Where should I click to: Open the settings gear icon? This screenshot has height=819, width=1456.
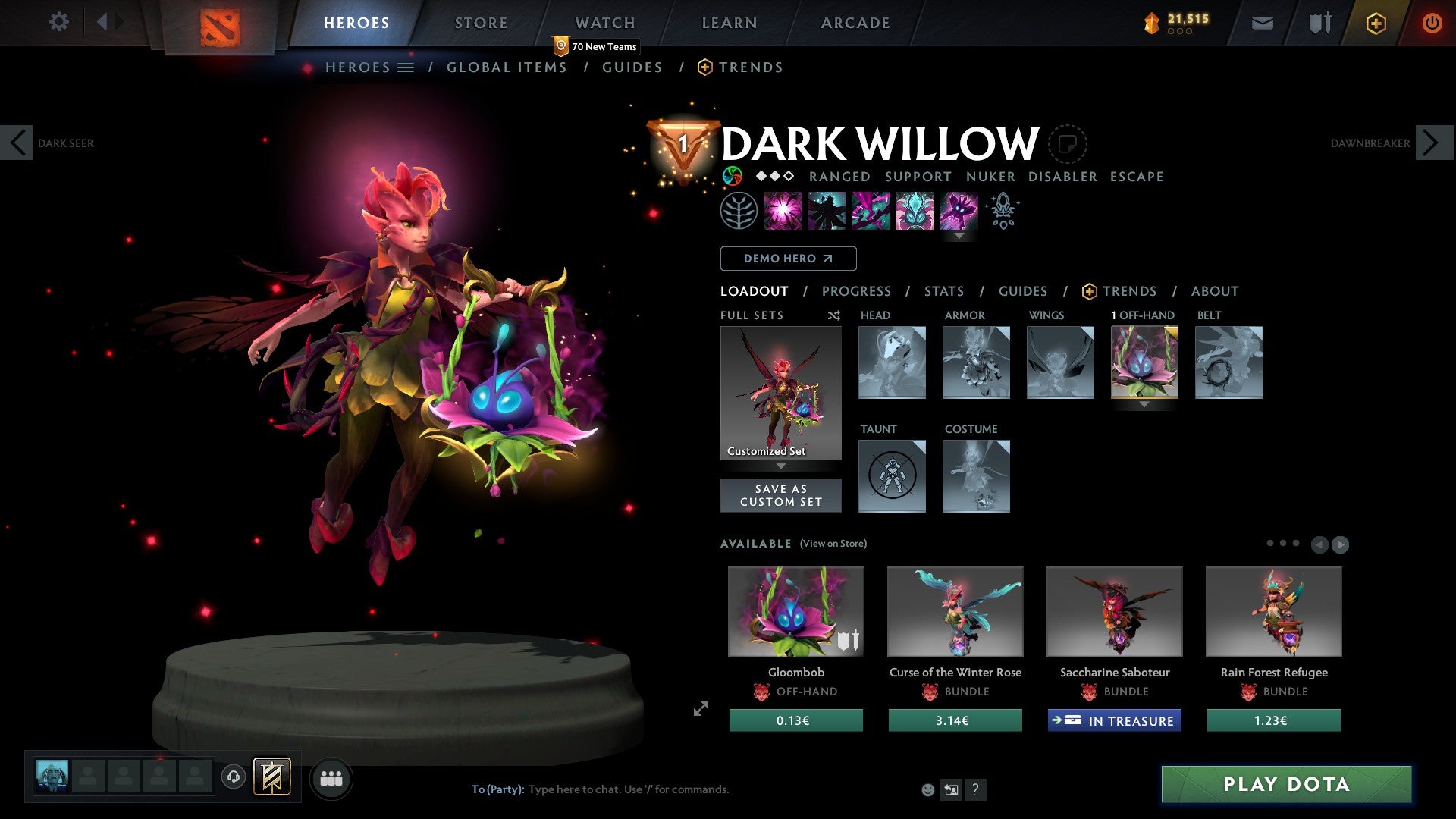coord(59,22)
